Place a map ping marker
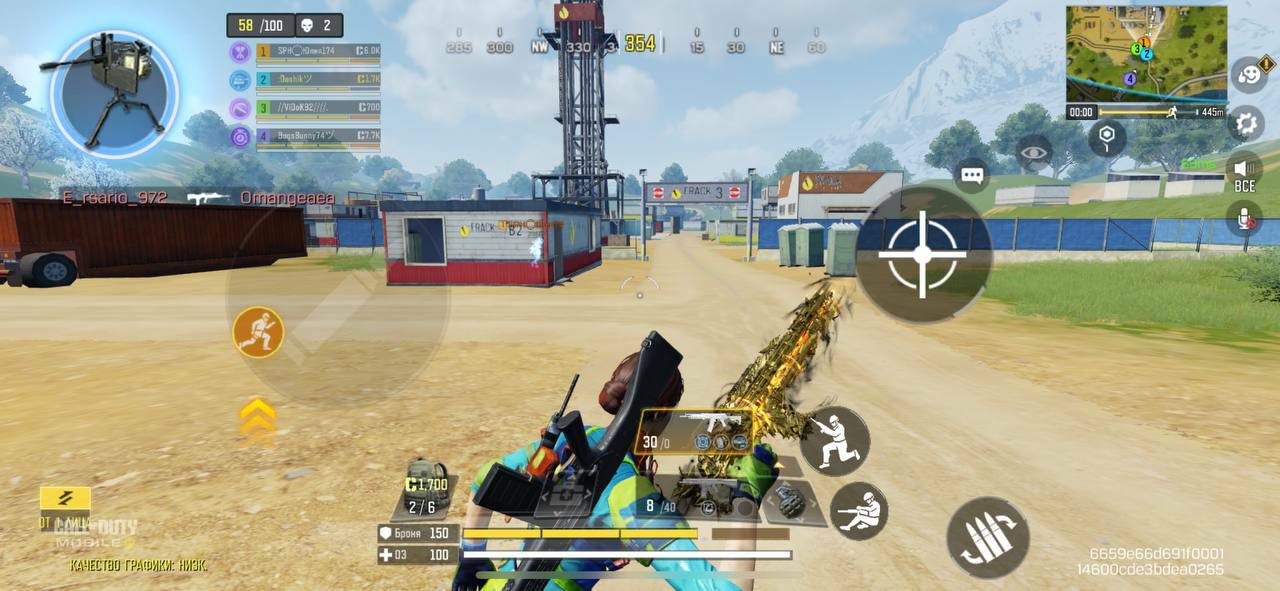1280x591 pixels. pyautogui.click(x=1107, y=138)
